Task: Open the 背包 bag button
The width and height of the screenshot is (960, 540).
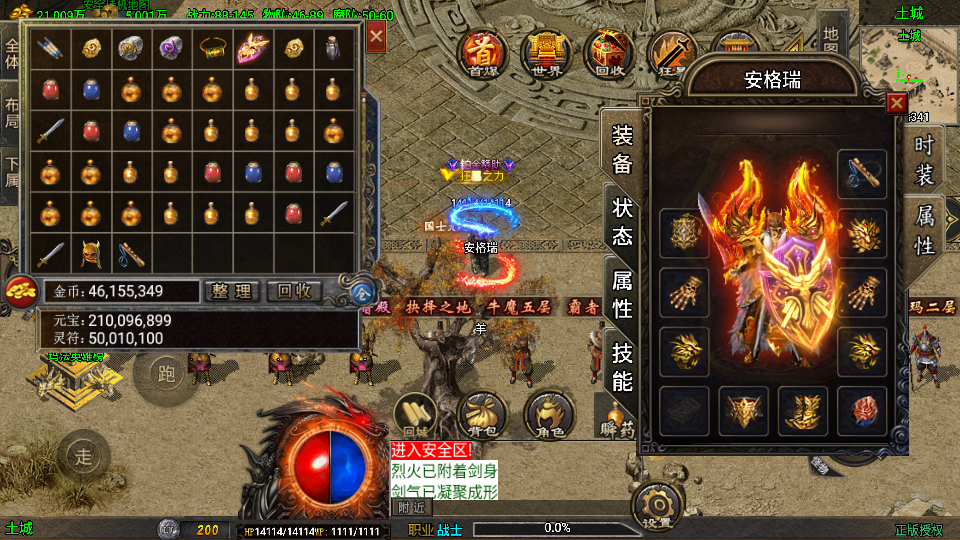Action: coord(481,414)
